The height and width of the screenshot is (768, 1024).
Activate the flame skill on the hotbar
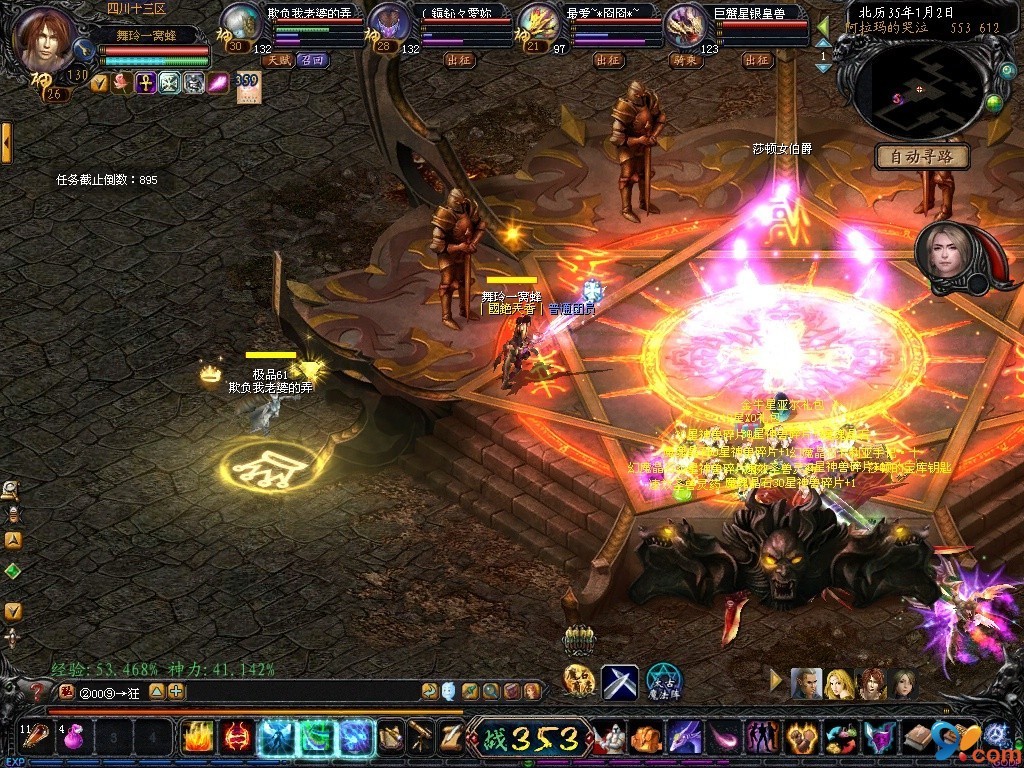tap(196, 738)
